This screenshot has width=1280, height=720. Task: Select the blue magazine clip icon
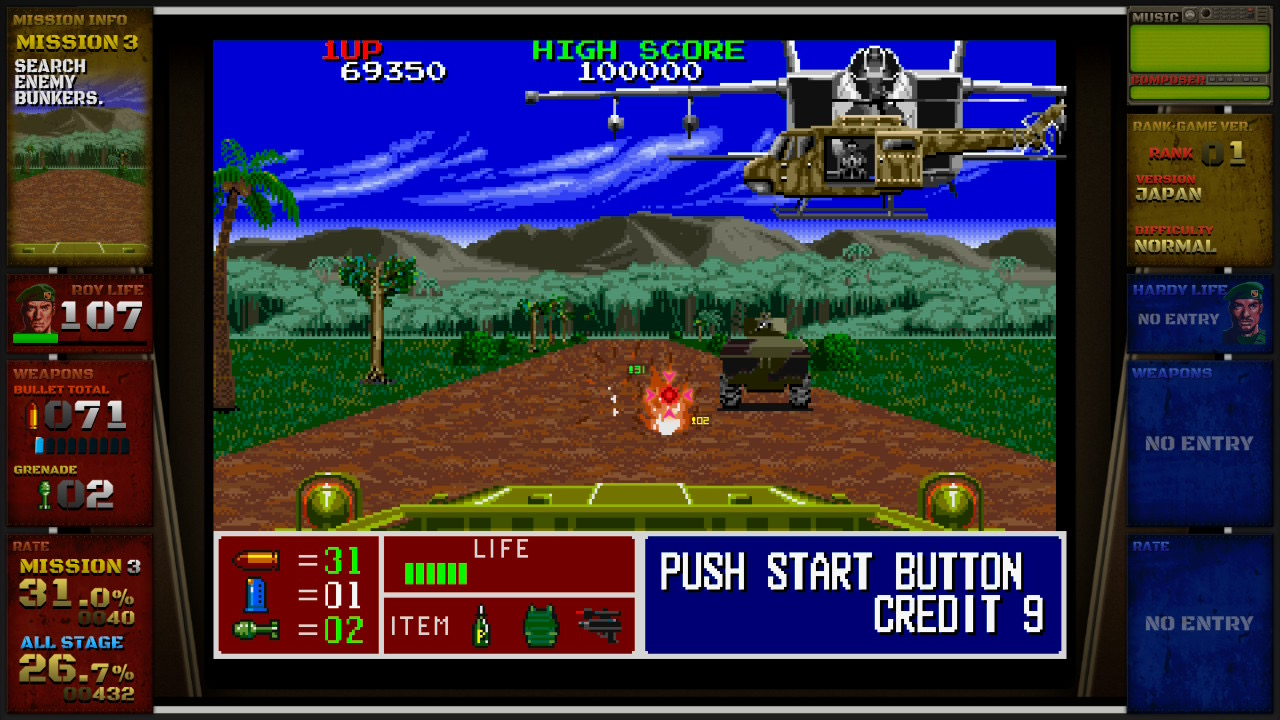255,595
